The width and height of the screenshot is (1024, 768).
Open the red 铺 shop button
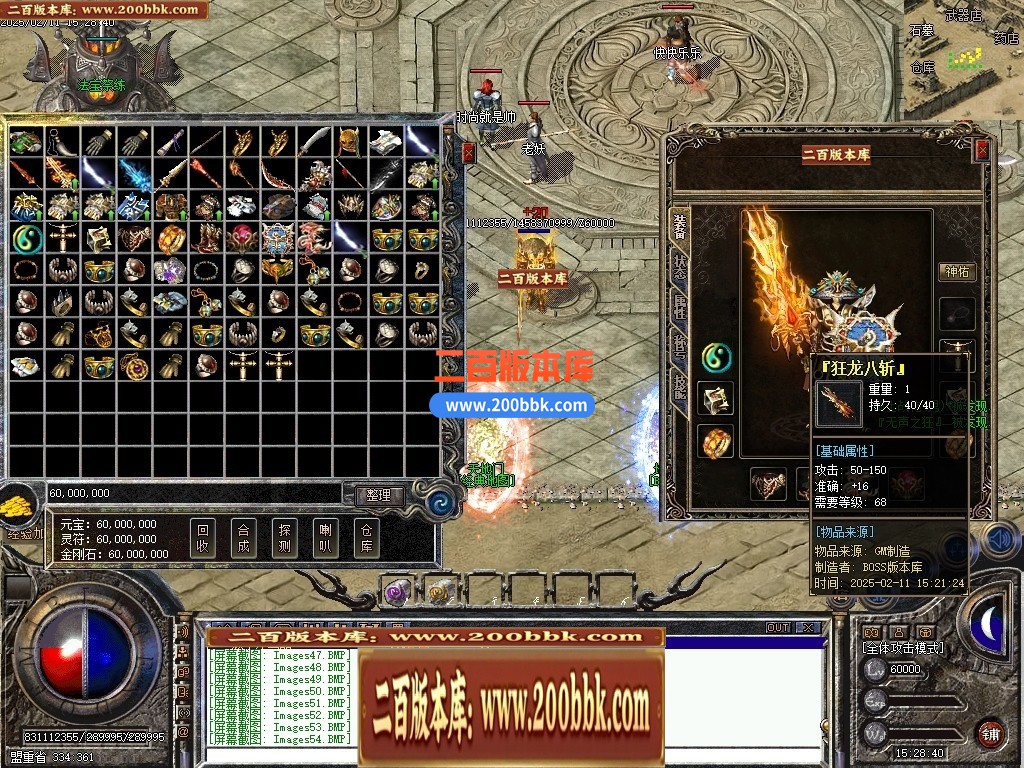click(990, 733)
